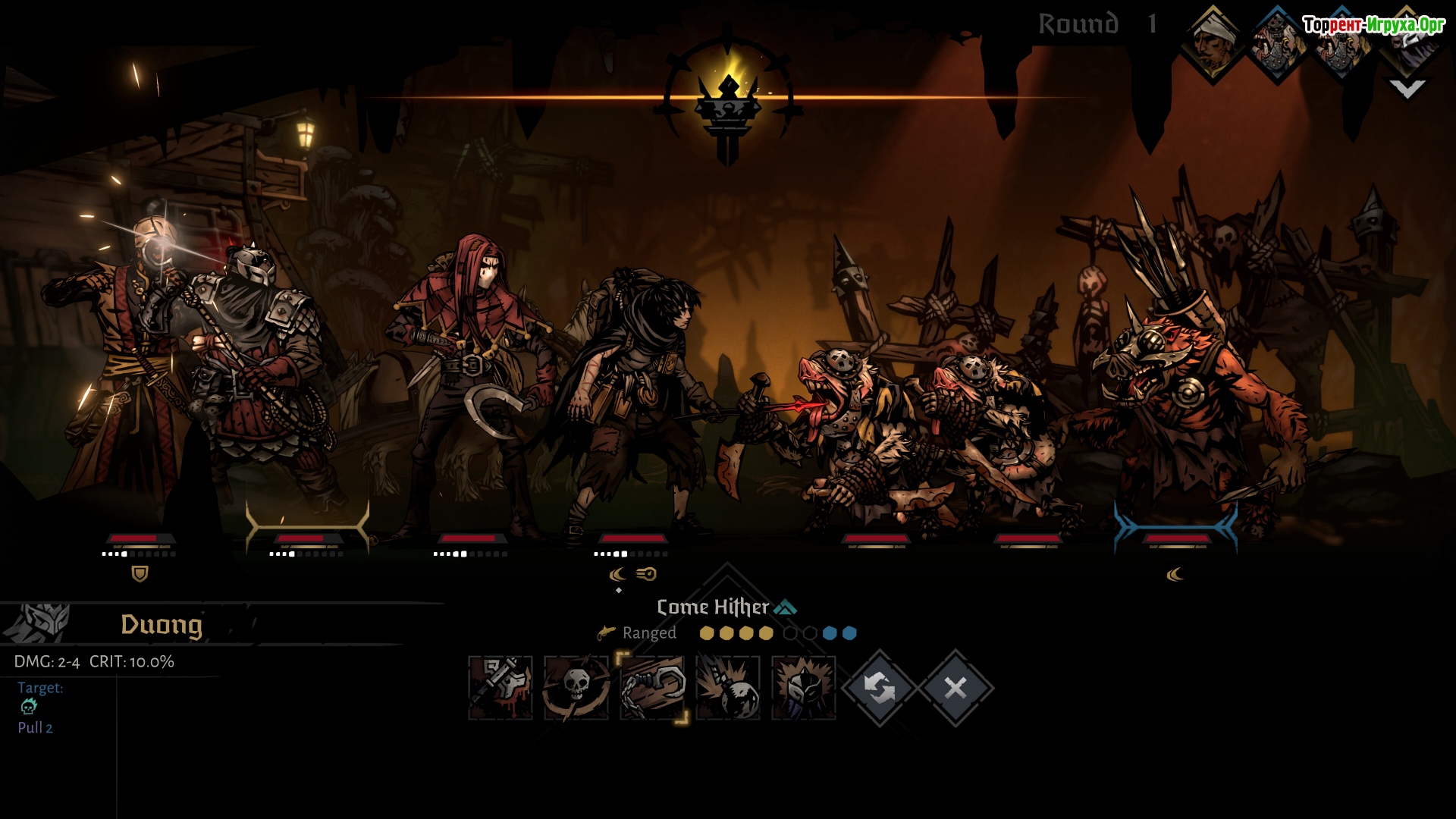
Task: Use the bloody mace attack skill
Action: pyautogui.click(x=500, y=688)
